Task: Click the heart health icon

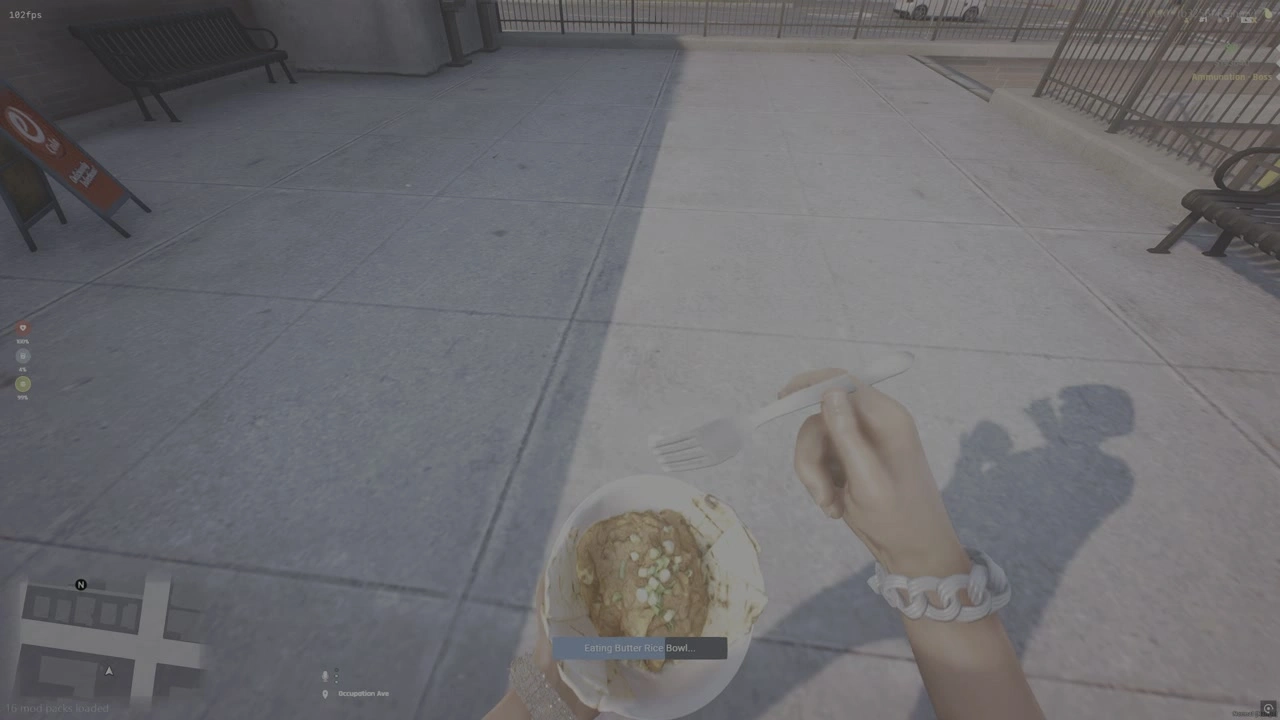Action: [22, 327]
